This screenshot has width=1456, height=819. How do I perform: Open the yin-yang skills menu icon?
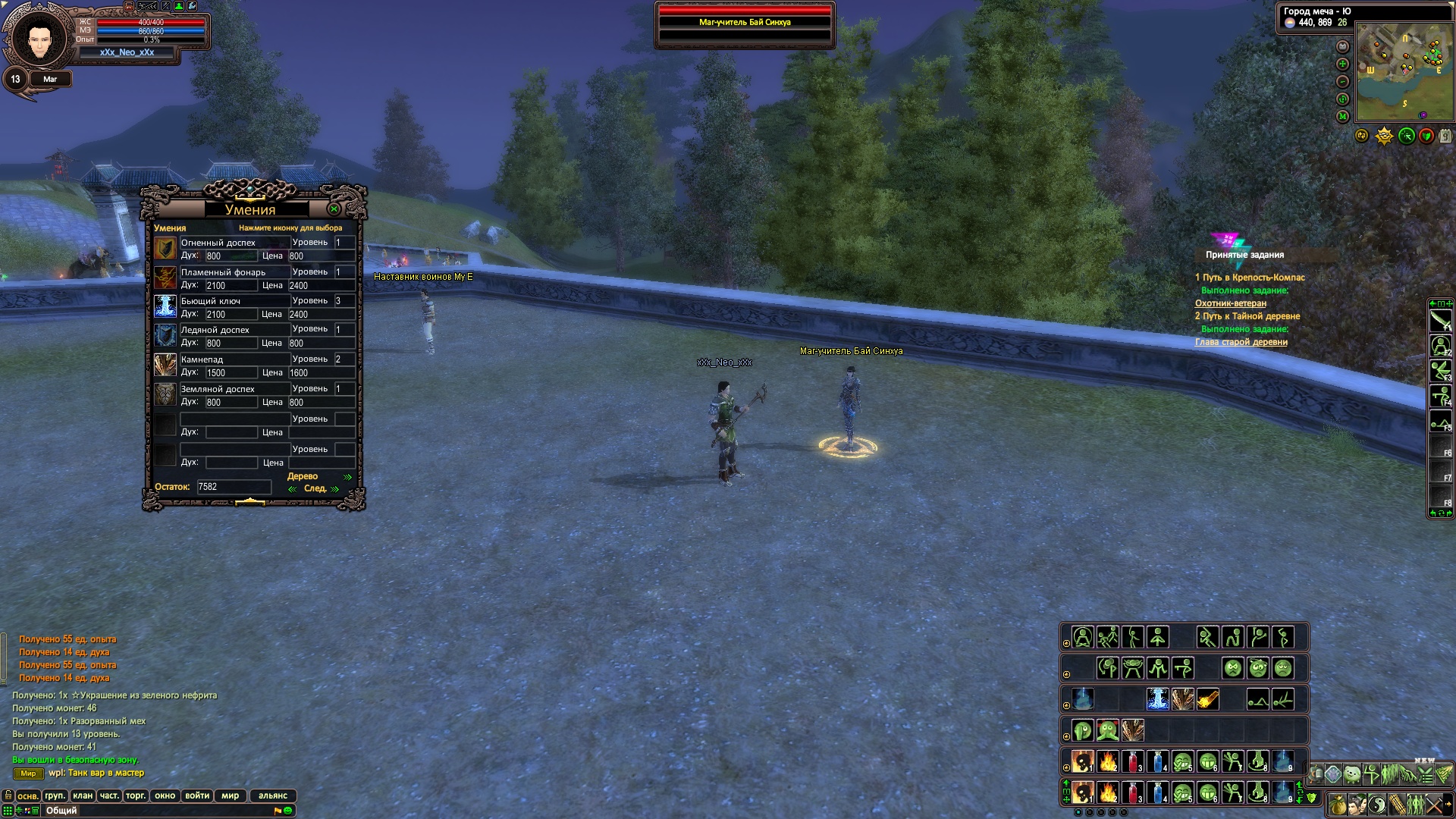(x=1377, y=804)
